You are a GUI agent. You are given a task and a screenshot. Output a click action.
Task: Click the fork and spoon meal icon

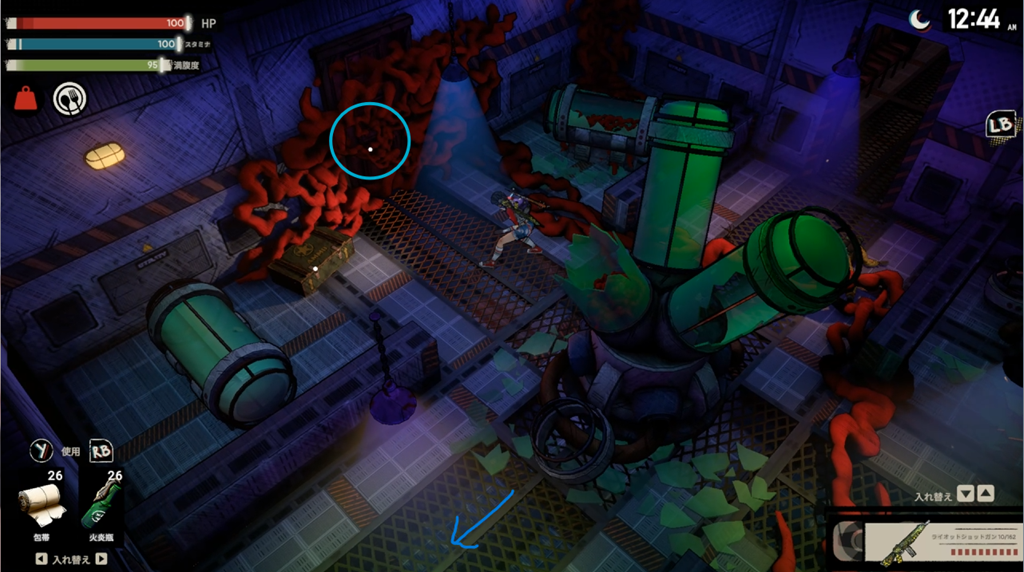pos(69,98)
